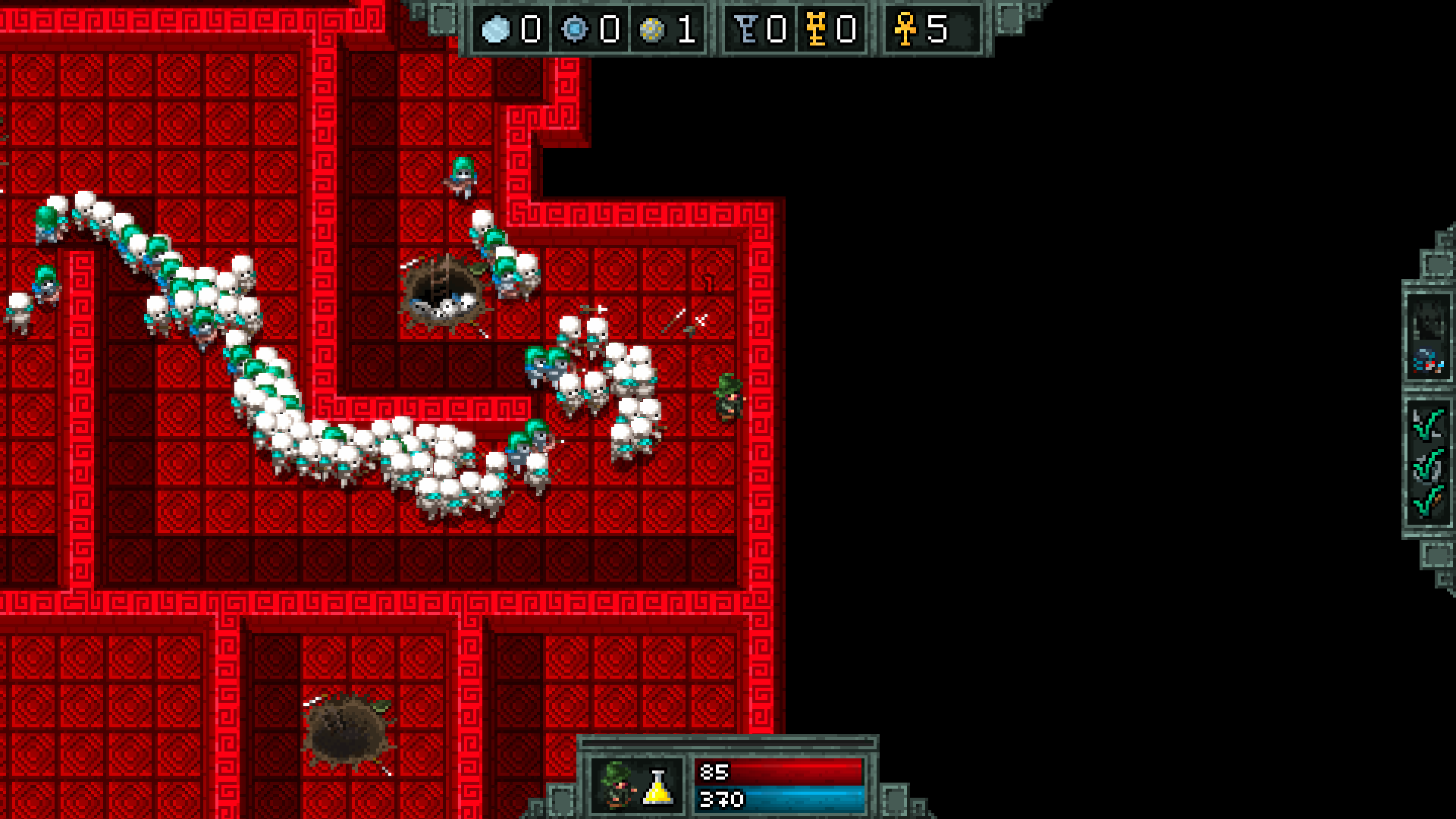
Task: Click the ankh icon showing 5 lives
Action: click(907, 29)
